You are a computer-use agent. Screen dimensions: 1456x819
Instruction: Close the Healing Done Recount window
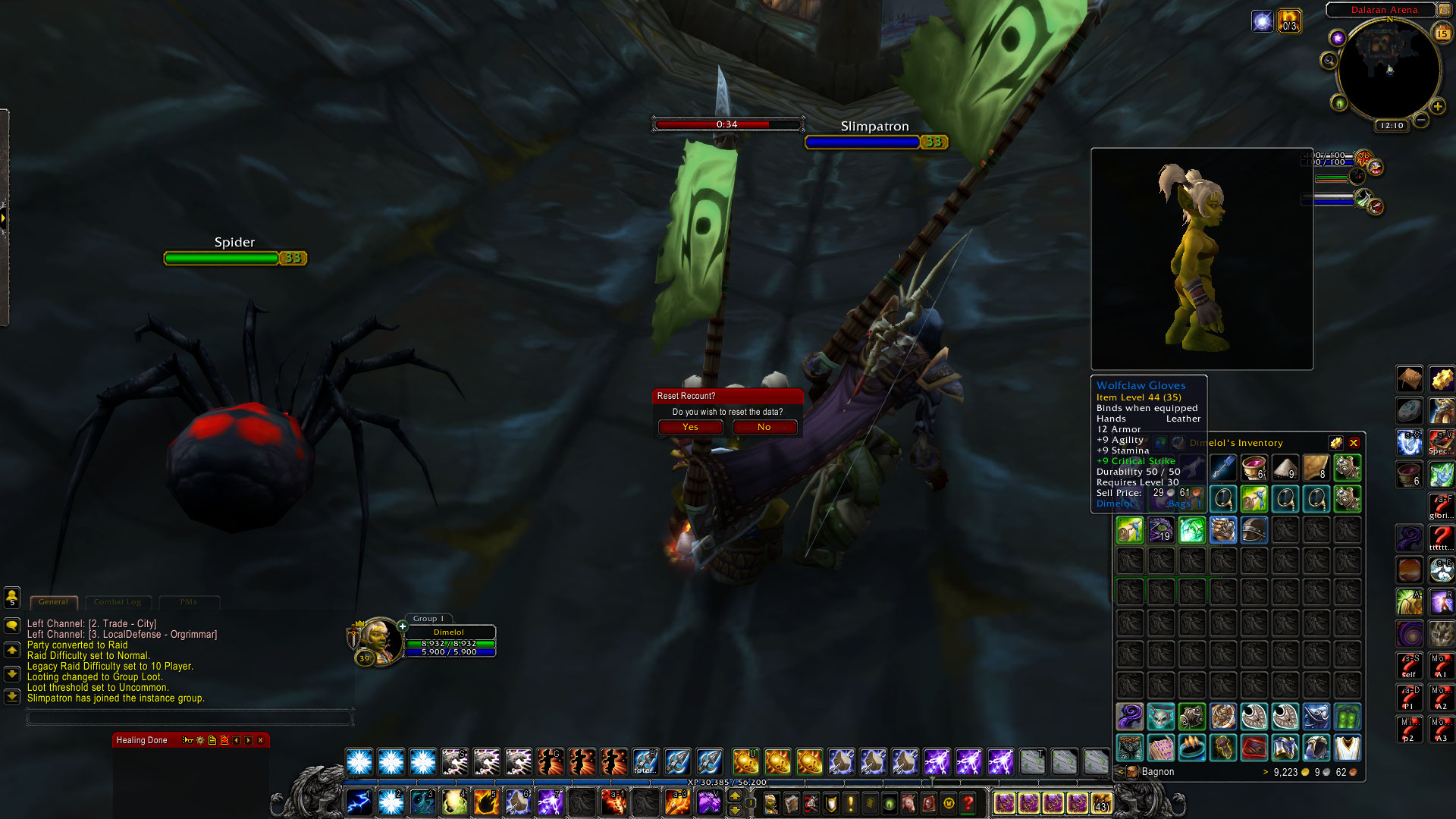(x=261, y=740)
